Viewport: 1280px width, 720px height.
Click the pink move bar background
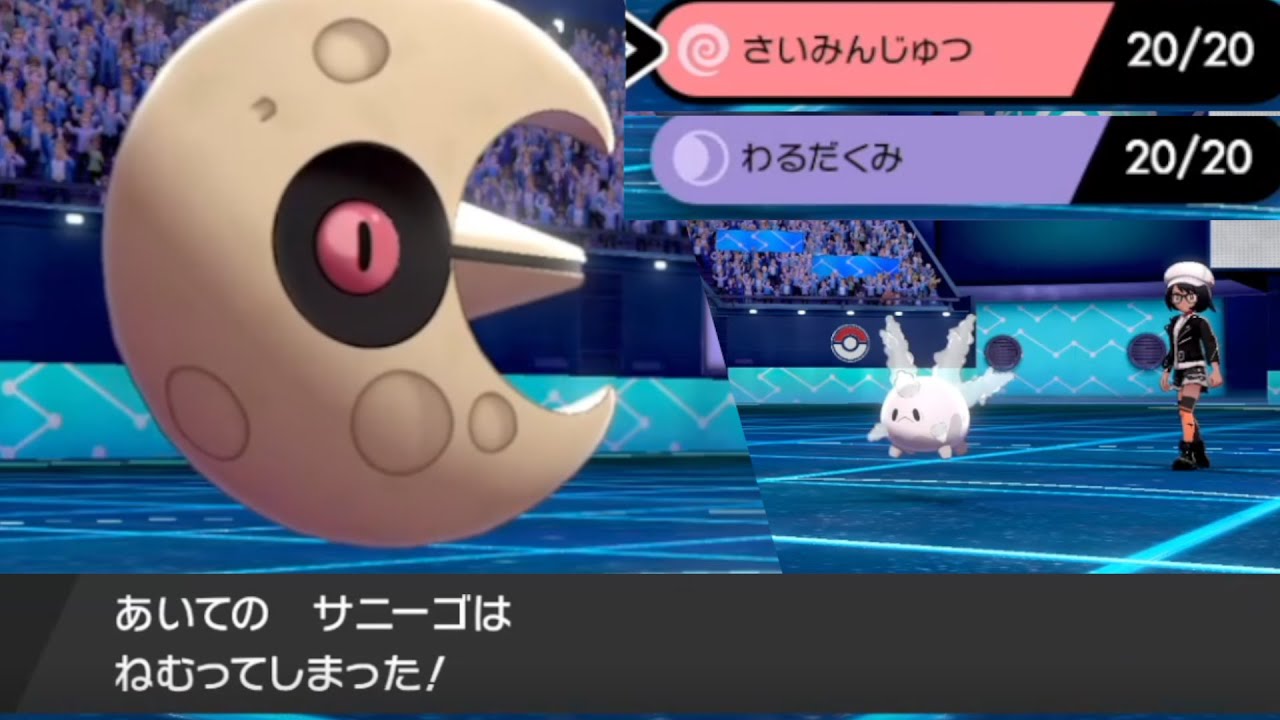point(960,50)
